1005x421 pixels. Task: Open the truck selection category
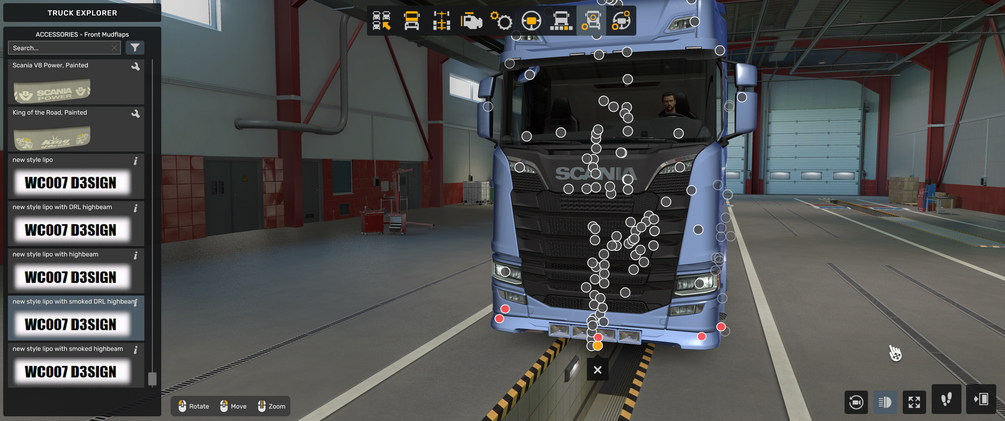[x=381, y=21]
